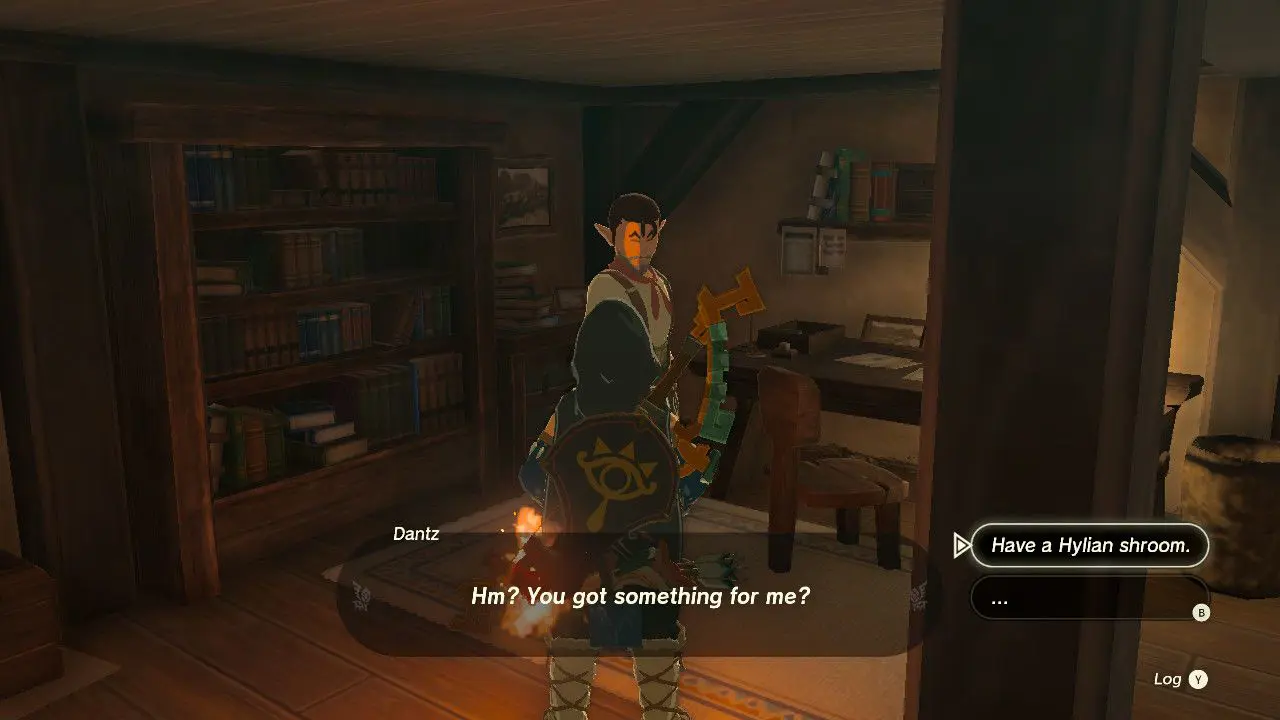Click the dialogue text 'Hm? You got something for me?'
1280x720 pixels.
click(x=641, y=596)
